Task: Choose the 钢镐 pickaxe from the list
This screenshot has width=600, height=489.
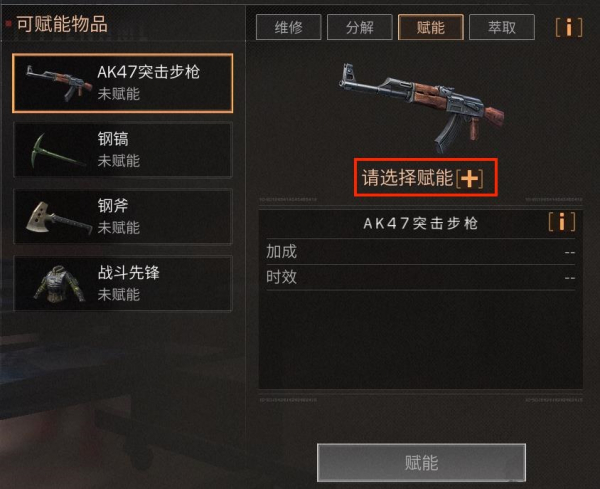Action: (122, 149)
